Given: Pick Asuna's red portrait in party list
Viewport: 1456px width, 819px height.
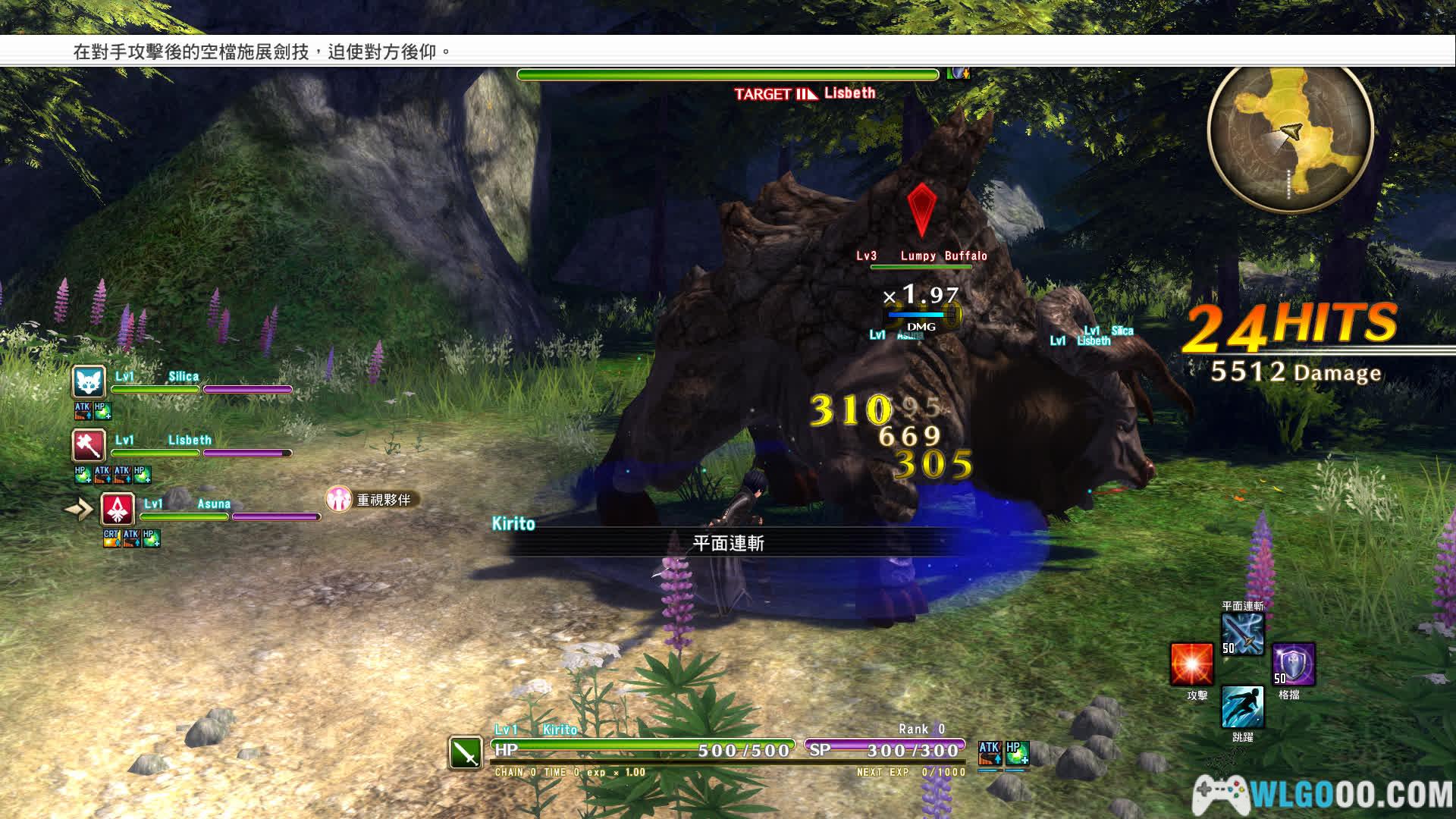Looking at the screenshot, I should point(118,510).
